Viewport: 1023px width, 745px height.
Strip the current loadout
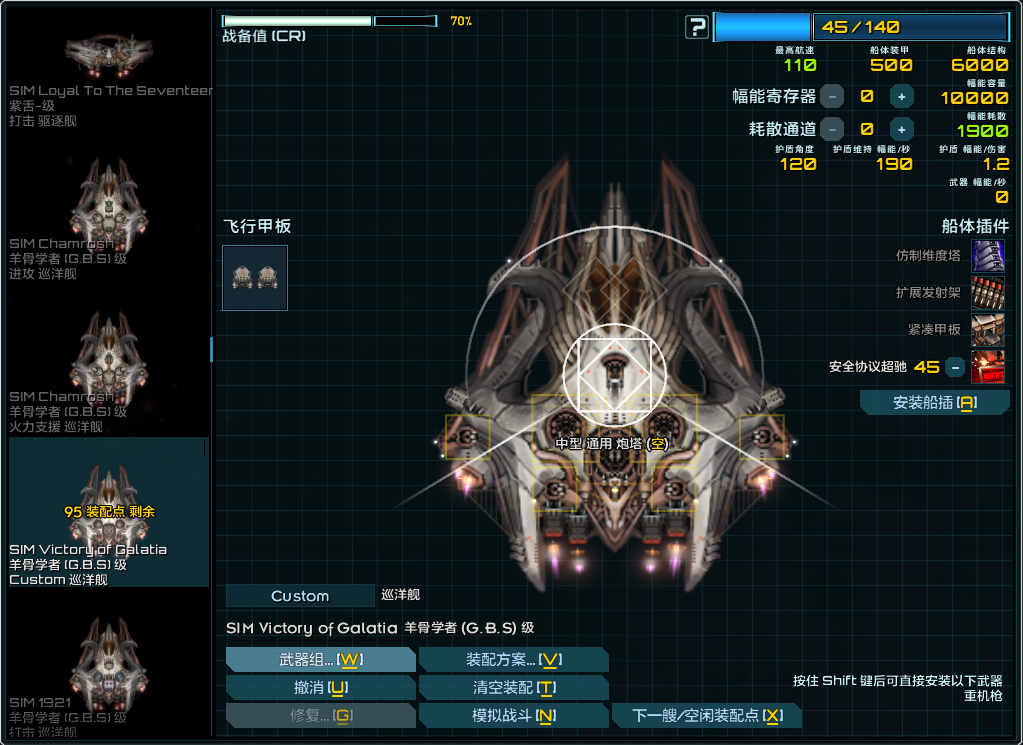tap(514, 688)
